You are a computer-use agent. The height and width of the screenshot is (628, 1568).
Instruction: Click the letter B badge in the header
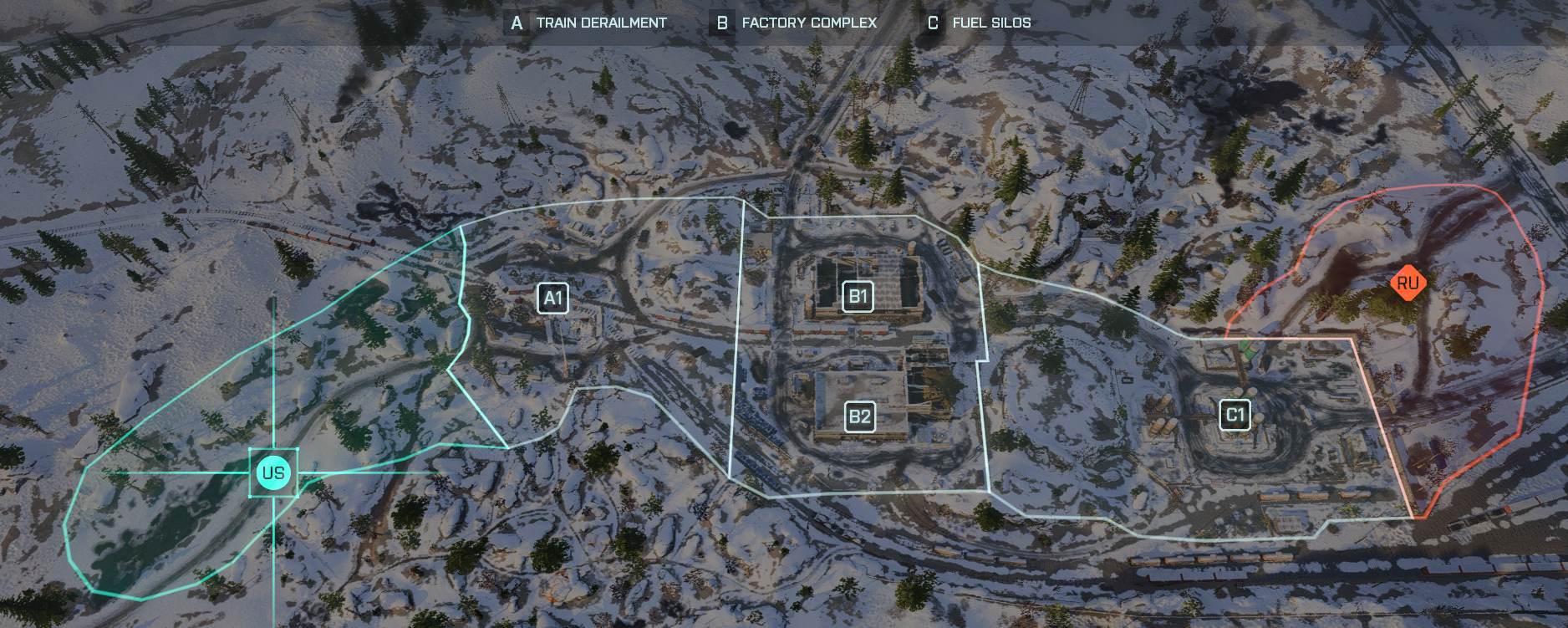[722, 23]
